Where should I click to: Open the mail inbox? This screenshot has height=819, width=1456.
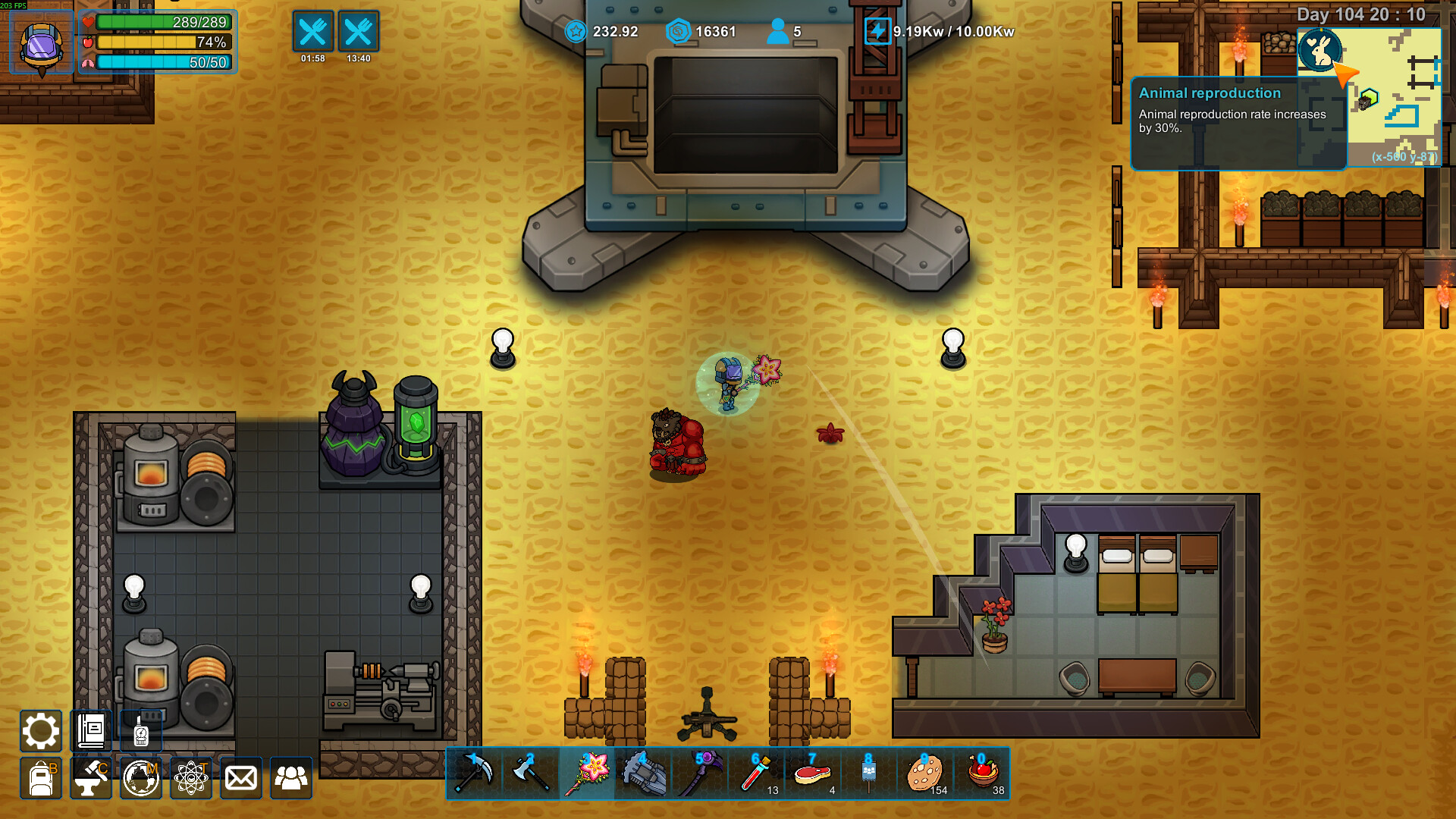[x=240, y=777]
